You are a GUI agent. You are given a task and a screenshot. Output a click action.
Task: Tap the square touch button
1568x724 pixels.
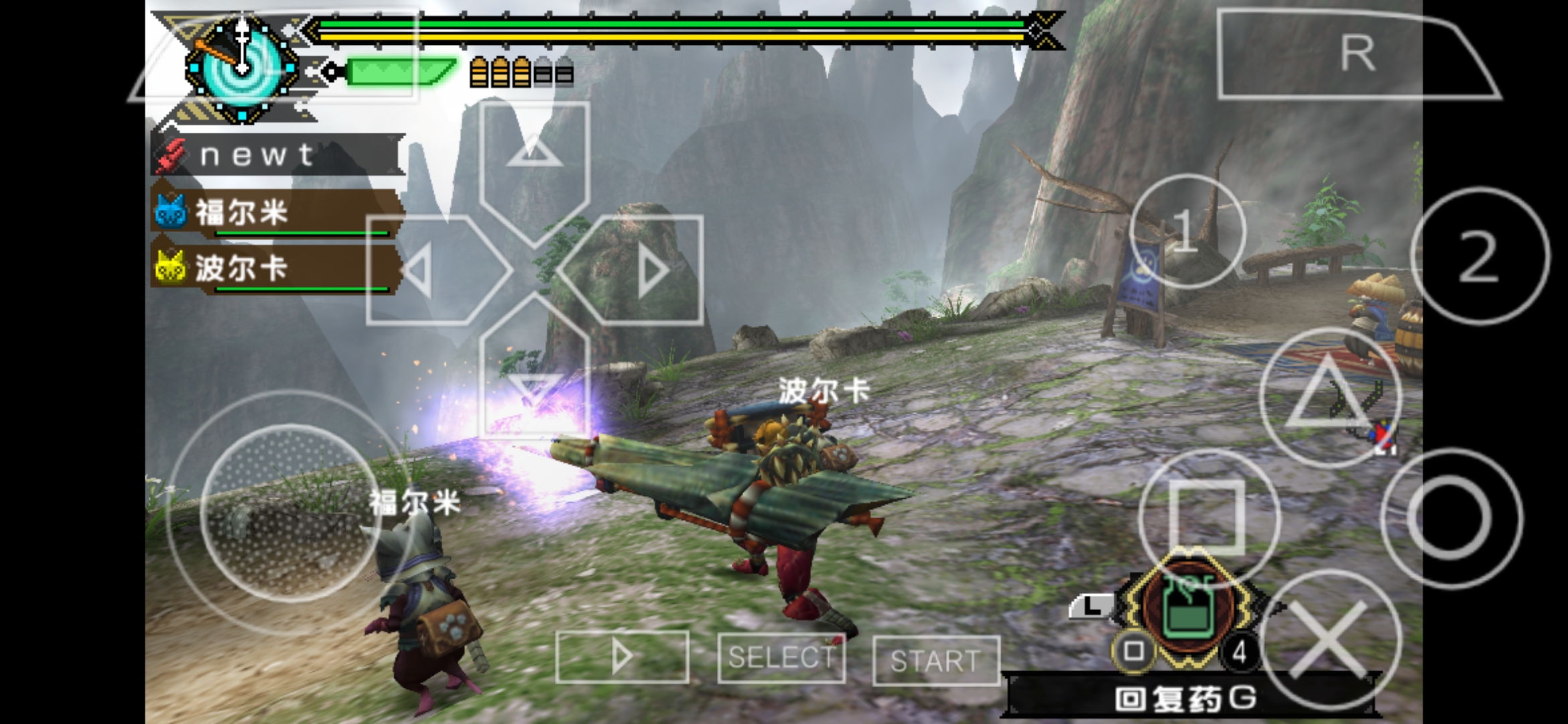tap(1208, 516)
